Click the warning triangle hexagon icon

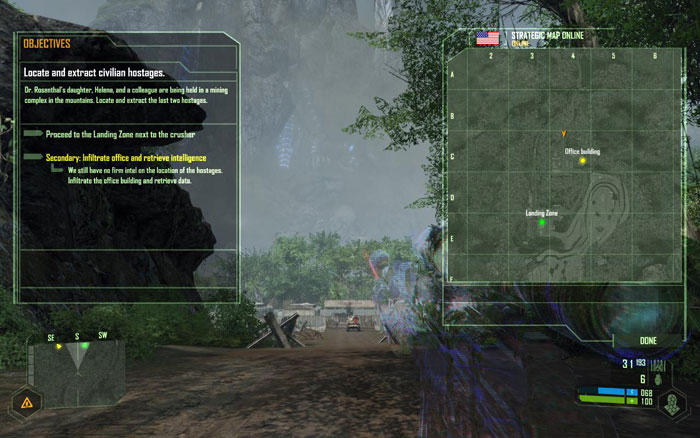point(24,404)
